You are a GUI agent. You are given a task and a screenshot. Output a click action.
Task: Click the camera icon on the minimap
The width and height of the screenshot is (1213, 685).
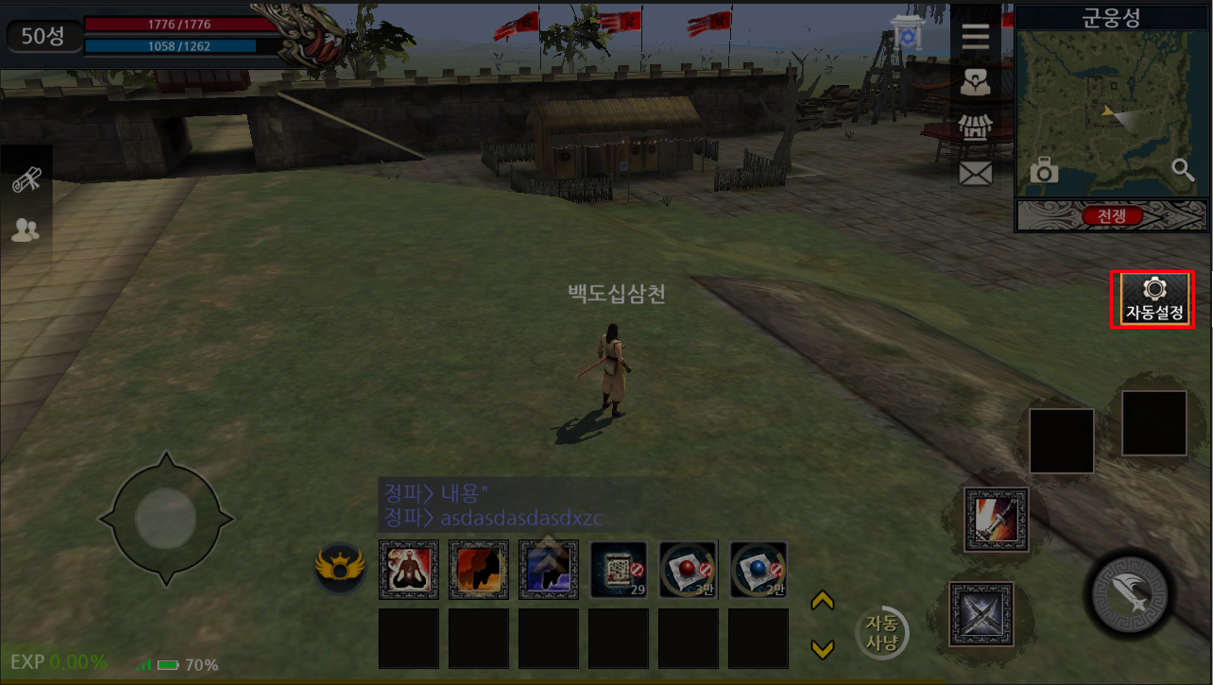pyautogui.click(x=1043, y=171)
